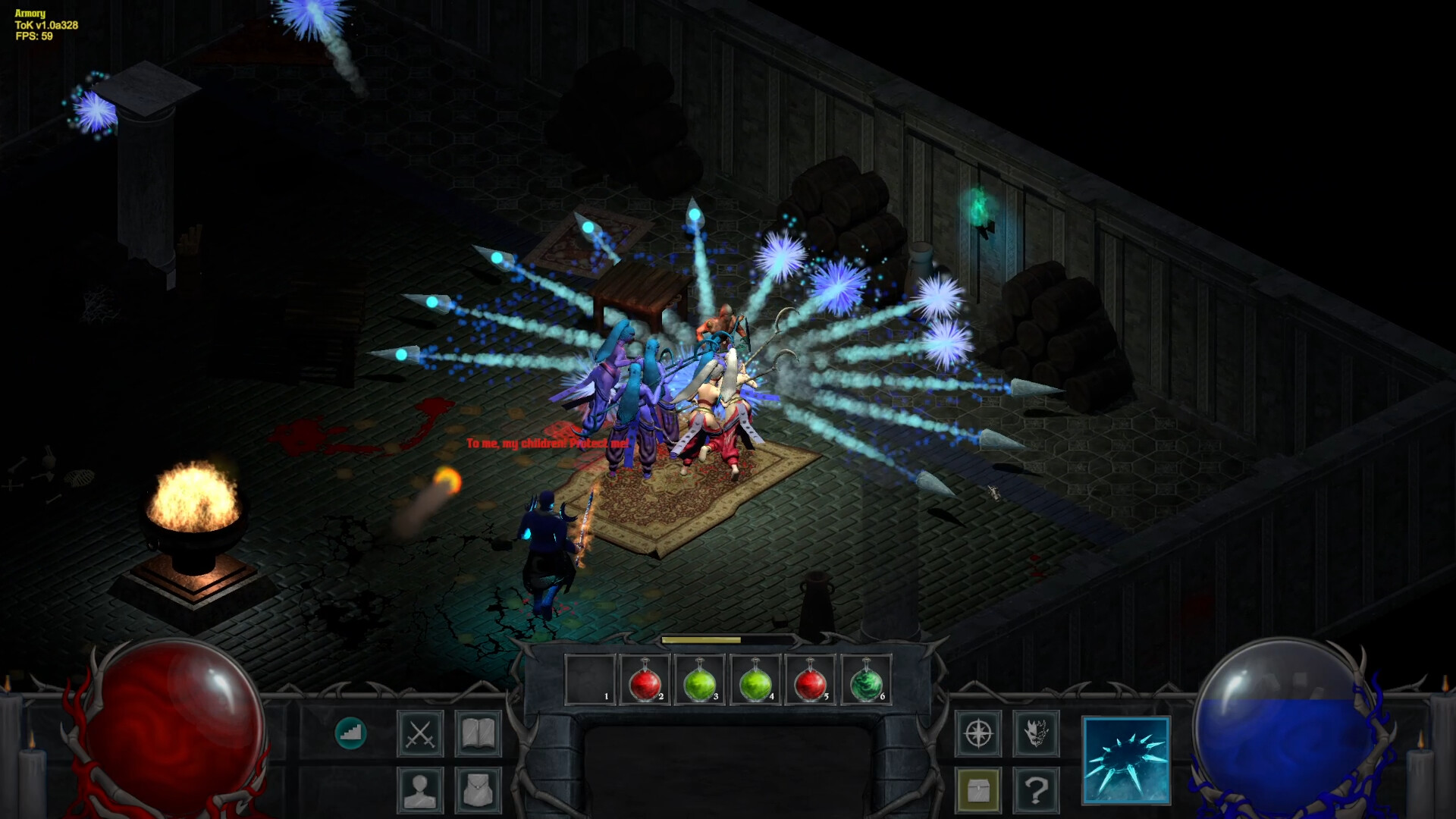Use the green potion in slot 4
The height and width of the screenshot is (819, 1456).
(755, 681)
